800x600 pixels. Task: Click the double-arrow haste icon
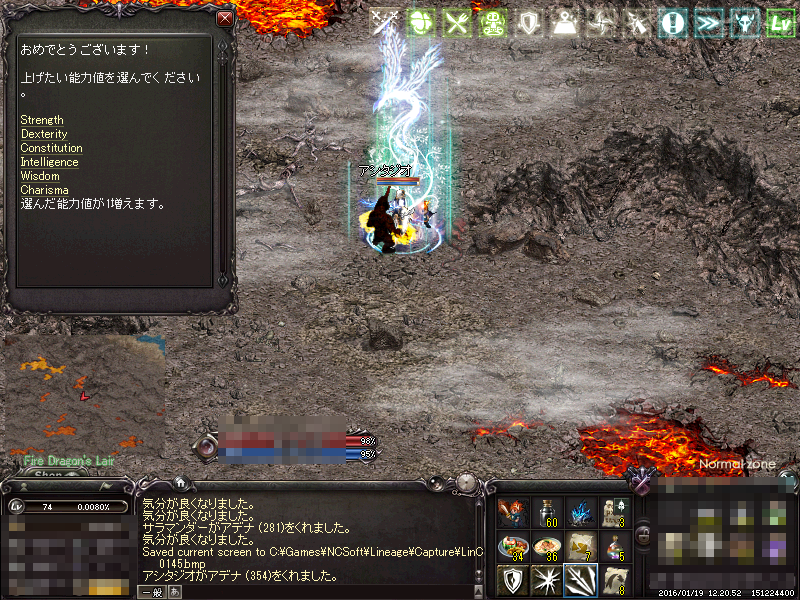[708, 24]
